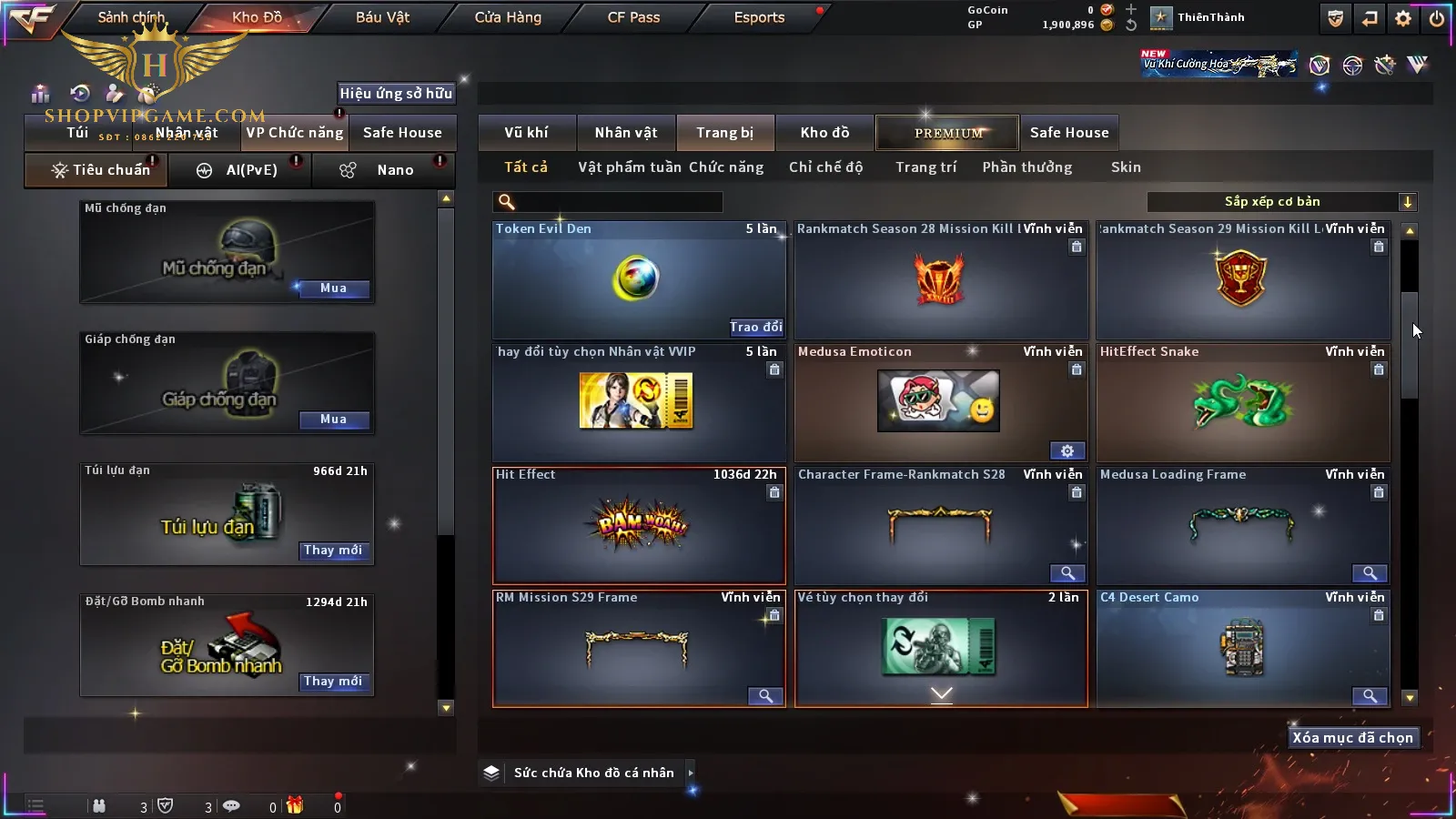
Task: Select the Medusa Emoticon item
Action: [x=940, y=402]
